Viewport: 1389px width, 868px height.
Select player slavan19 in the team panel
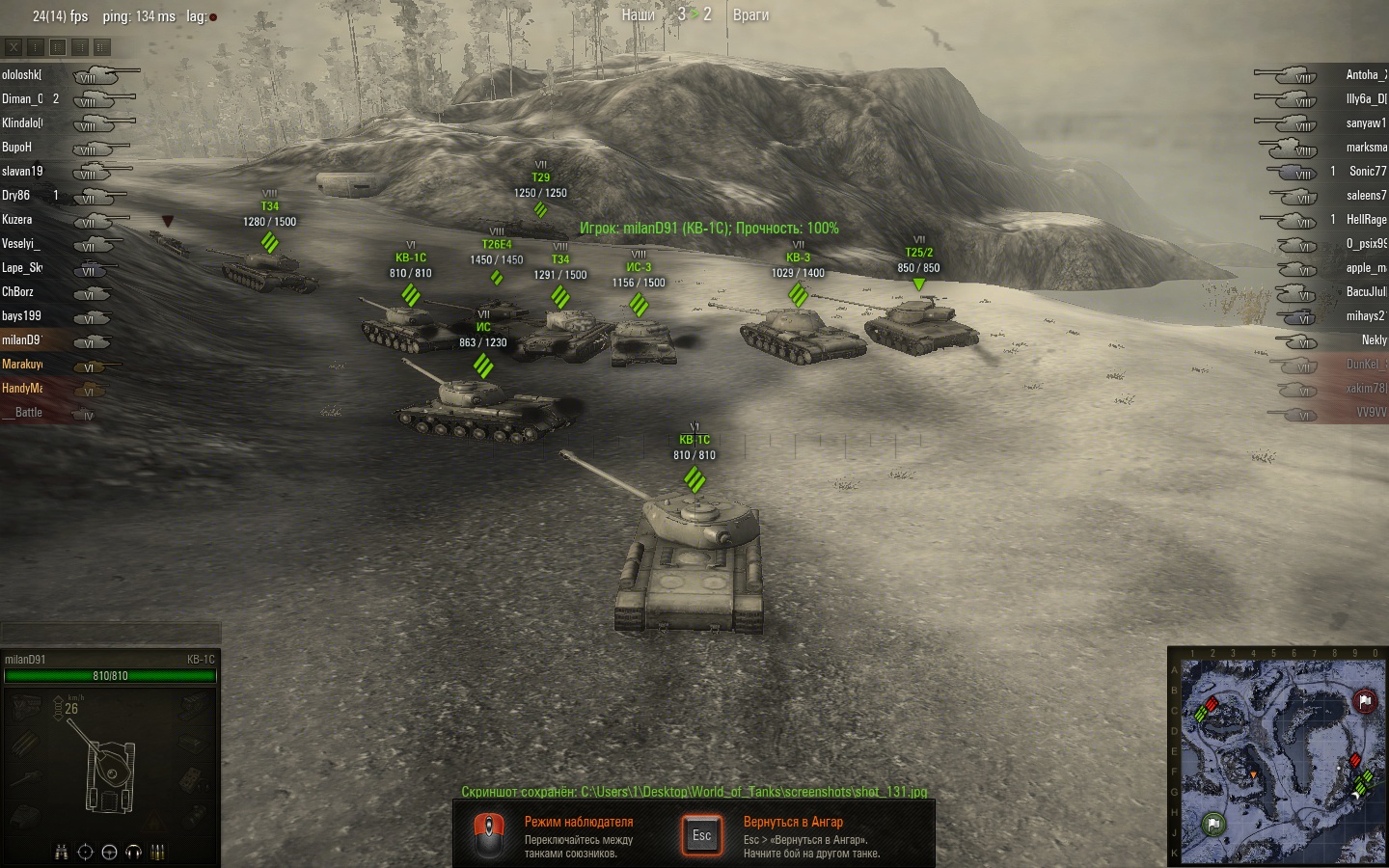tap(22, 172)
